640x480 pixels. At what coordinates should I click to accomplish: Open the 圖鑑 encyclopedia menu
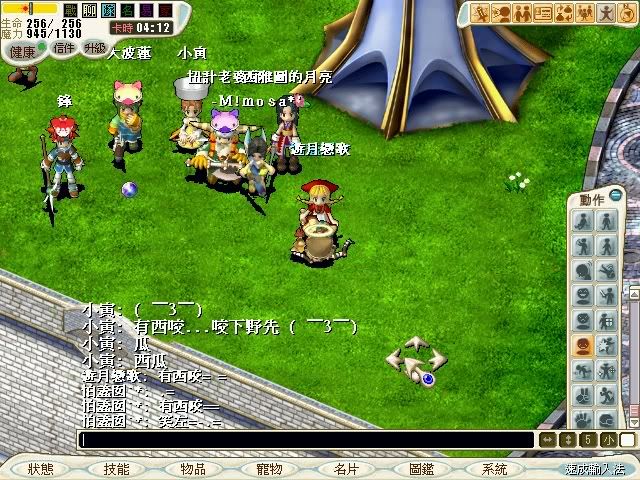click(x=421, y=469)
